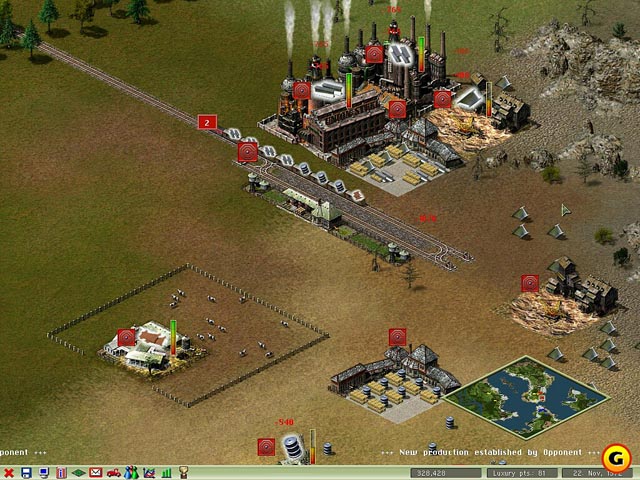Select the red train marker labeled 2

207,122
